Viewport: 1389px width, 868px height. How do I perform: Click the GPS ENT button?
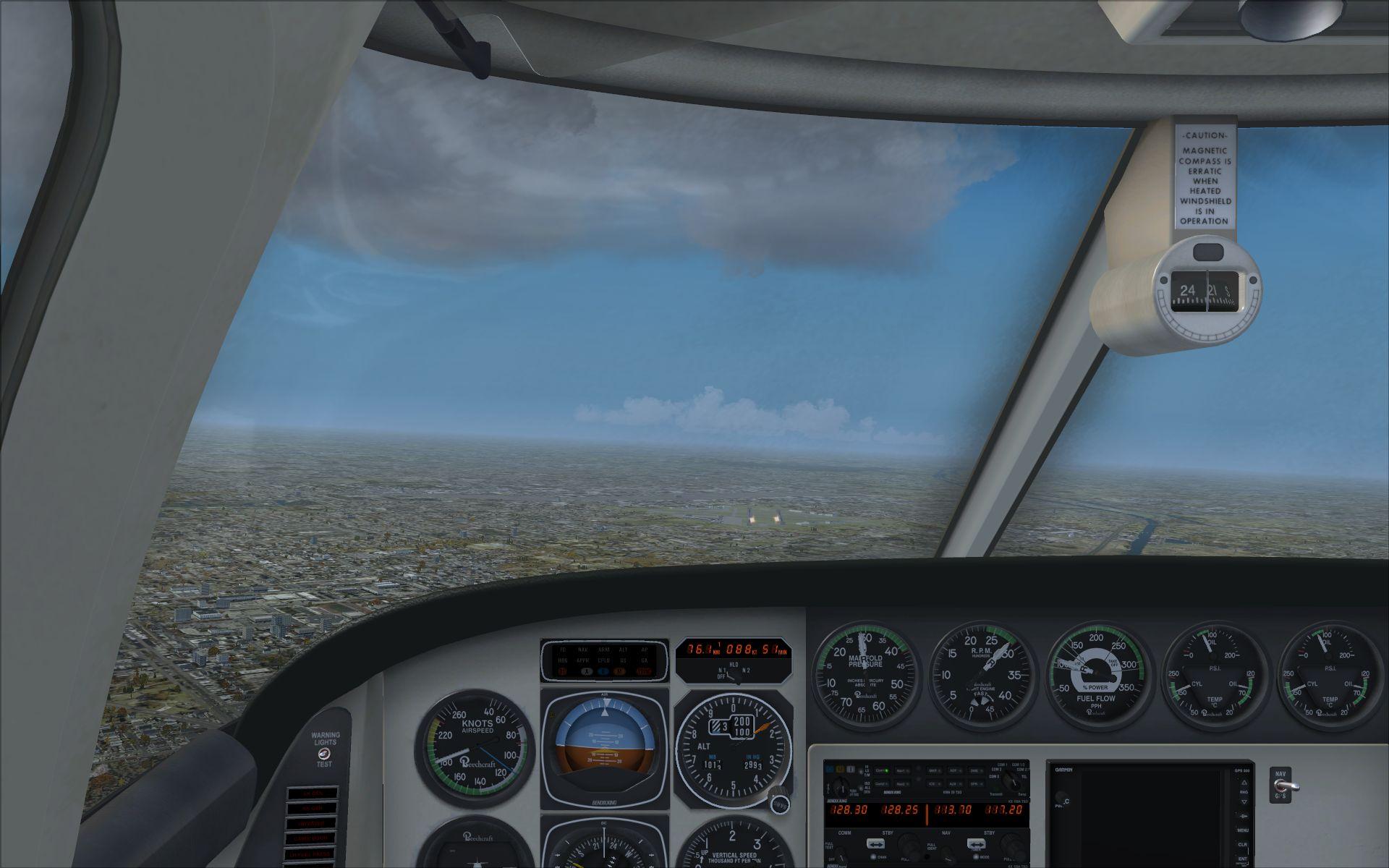pyautogui.click(x=1243, y=859)
